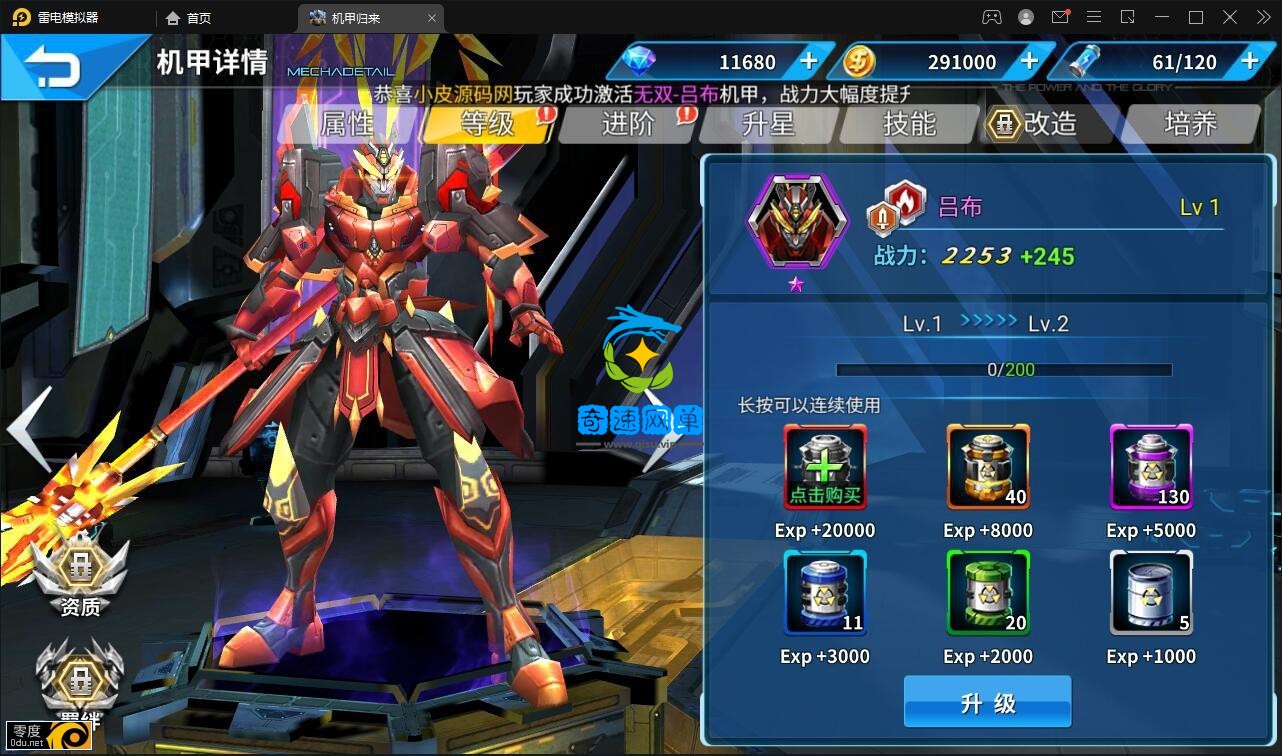This screenshot has height=756, width=1282.
Task: Select the 进阶 tab
Action: click(627, 124)
